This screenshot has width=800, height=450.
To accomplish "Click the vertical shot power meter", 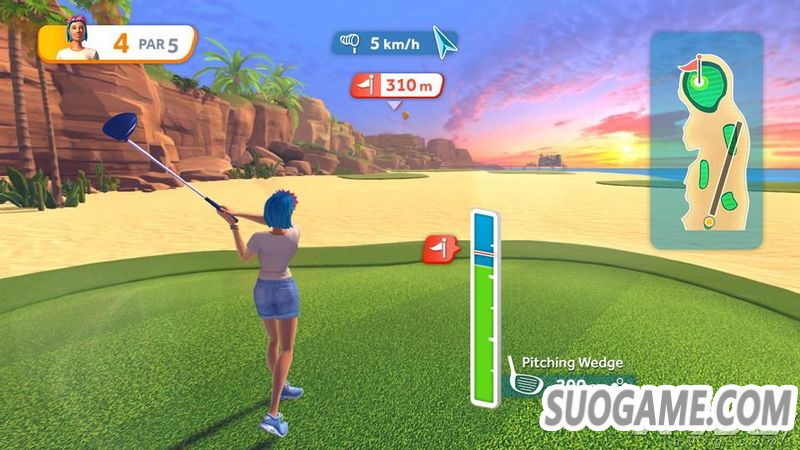I will 484,308.
